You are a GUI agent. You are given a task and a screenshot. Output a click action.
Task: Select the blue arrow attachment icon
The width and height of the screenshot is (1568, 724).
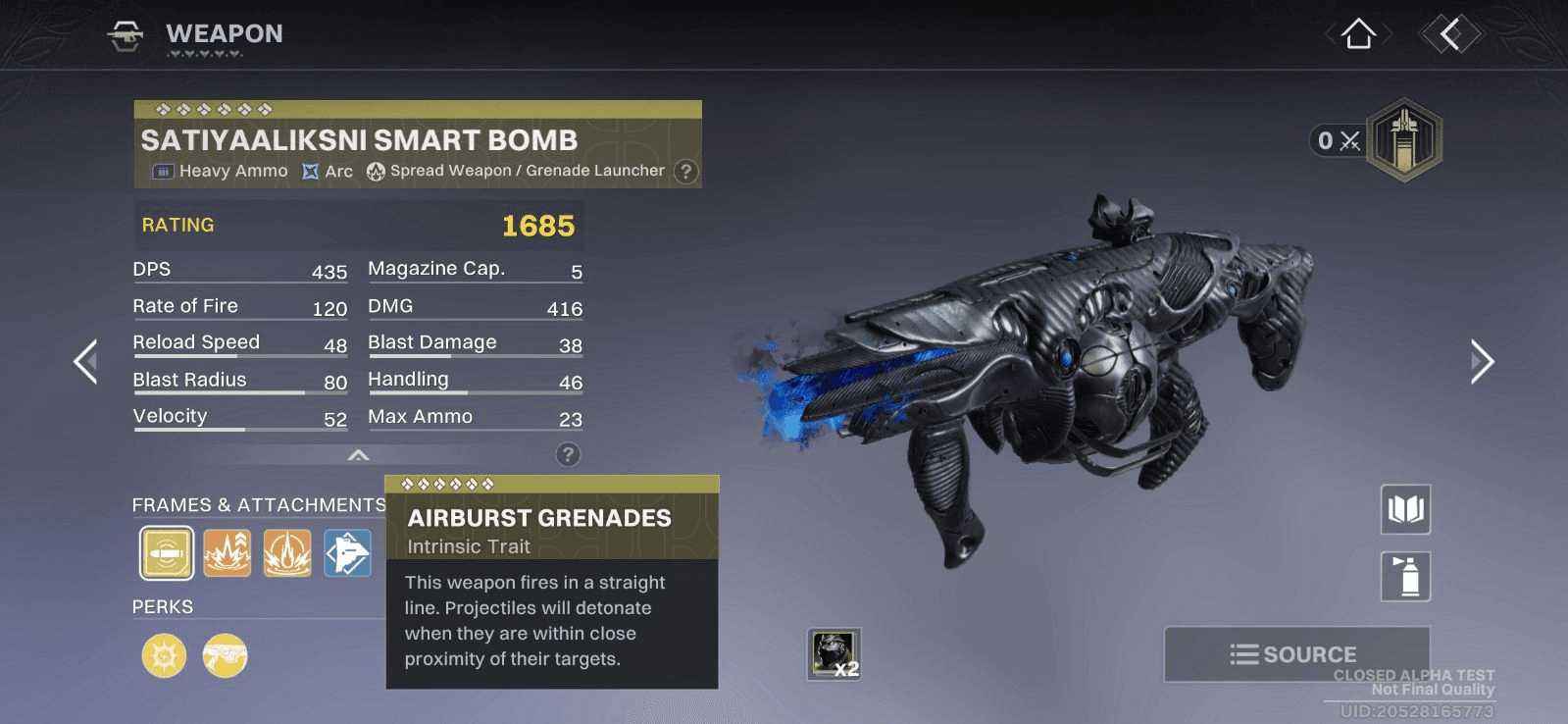click(x=348, y=553)
